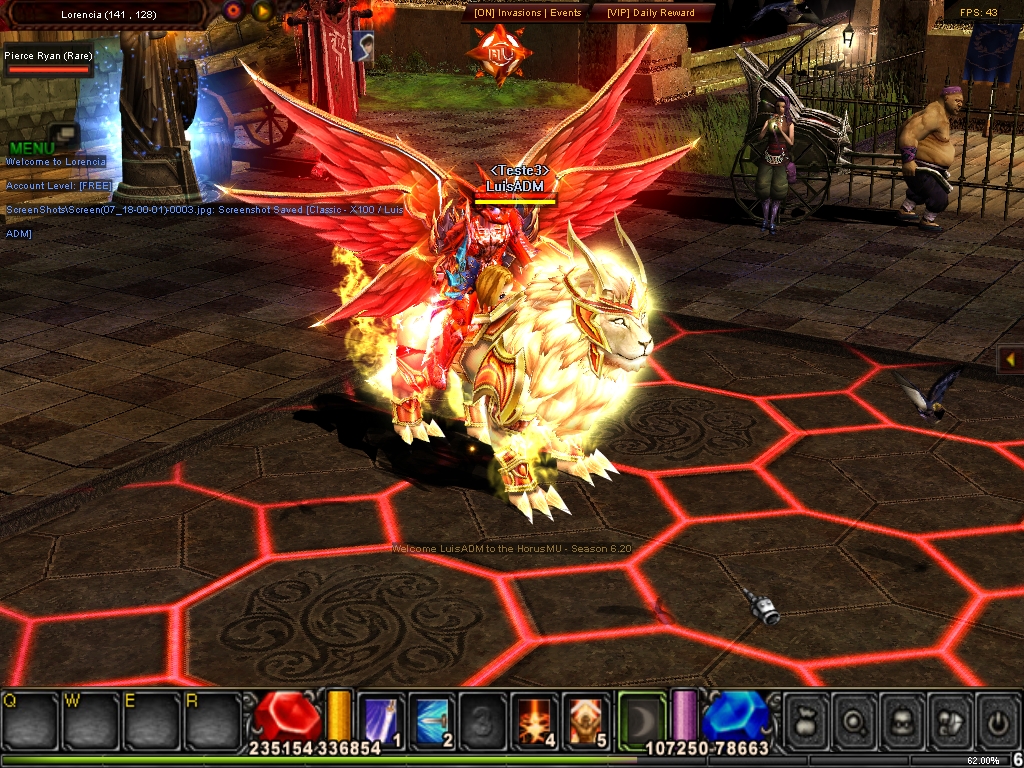Screen dimensions: 1024x768
Task: Activate skill slot 4 fiery burst
Action: [534, 718]
